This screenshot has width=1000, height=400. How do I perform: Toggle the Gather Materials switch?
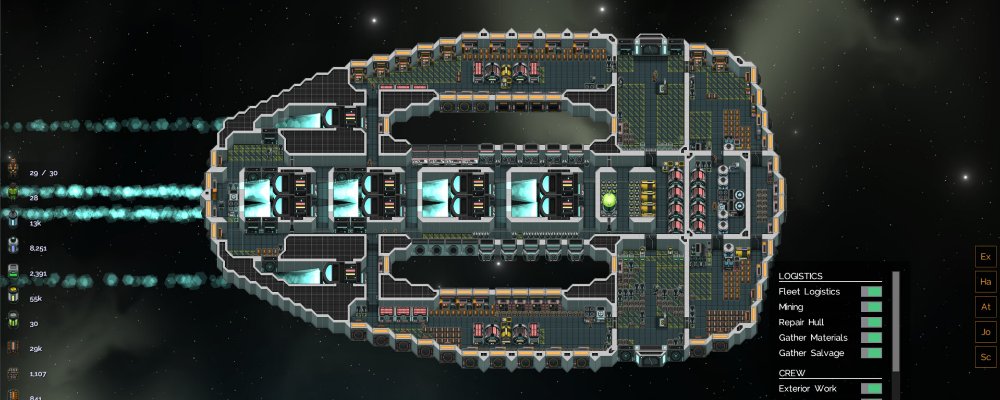(x=870, y=337)
